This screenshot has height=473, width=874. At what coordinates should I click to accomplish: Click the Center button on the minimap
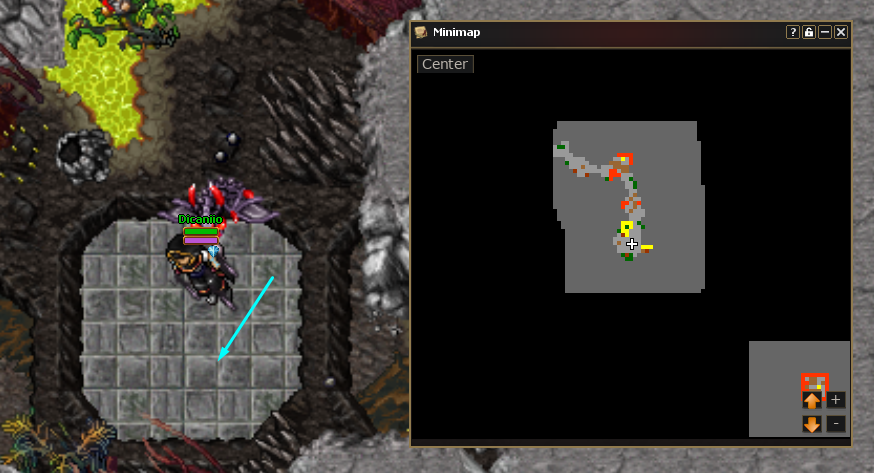445,64
